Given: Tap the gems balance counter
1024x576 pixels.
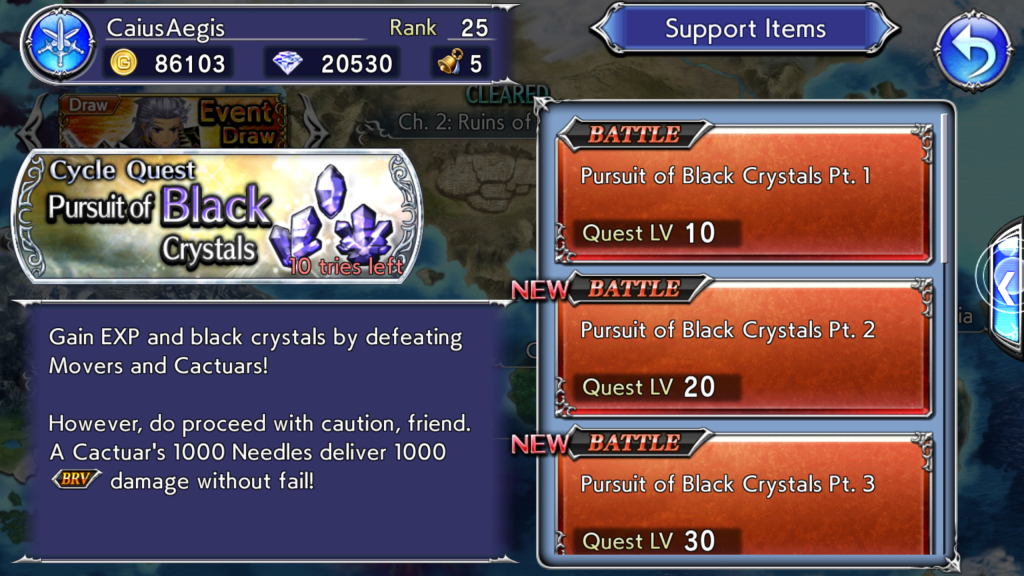Looking at the screenshot, I should [335, 65].
